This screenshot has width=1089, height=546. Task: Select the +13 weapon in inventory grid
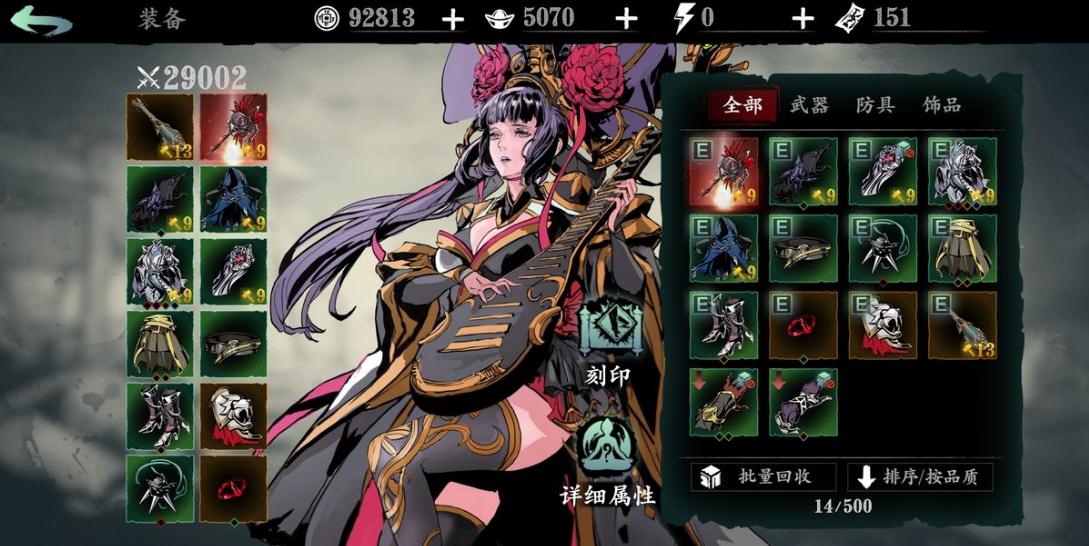(x=962, y=325)
